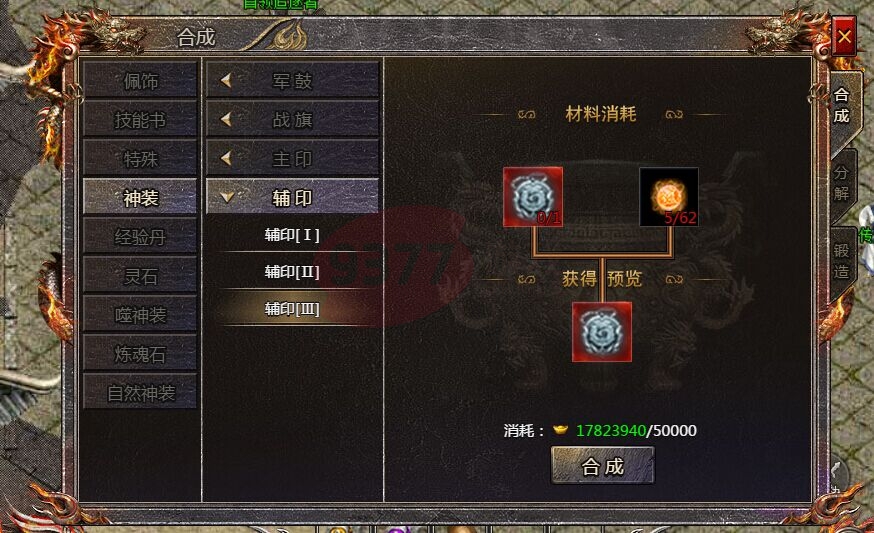Expand the 军鼓 list
This screenshot has width=874, height=533.
(x=292, y=81)
